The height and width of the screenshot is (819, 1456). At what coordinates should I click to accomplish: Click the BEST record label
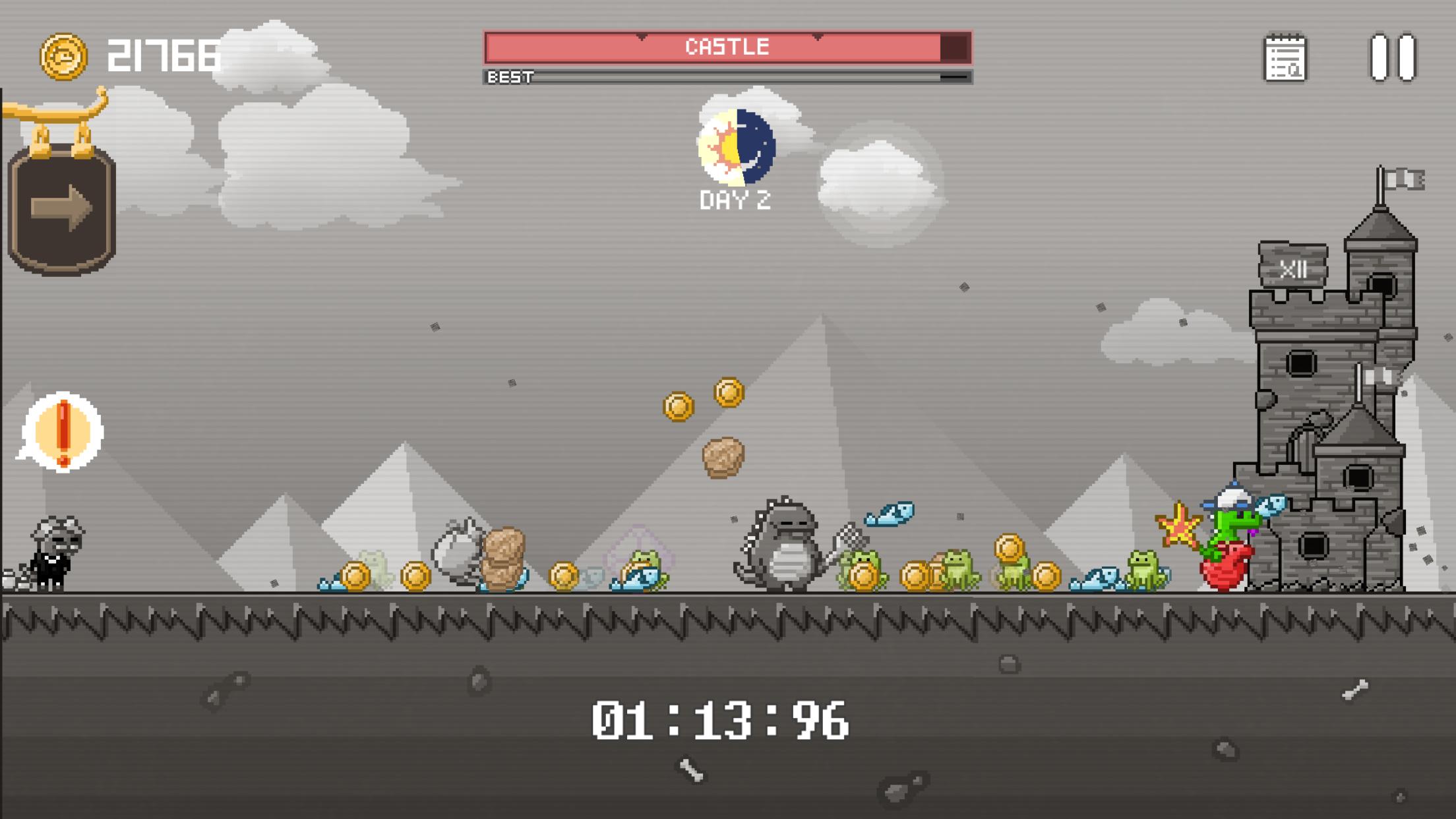tap(509, 78)
